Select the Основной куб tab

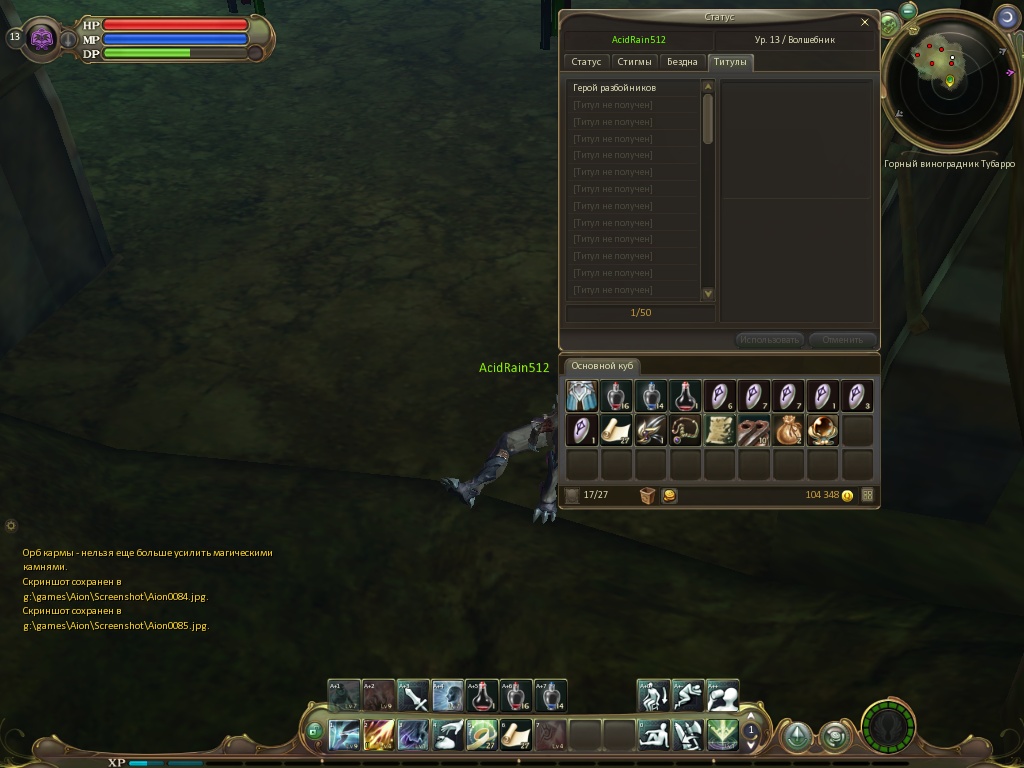[x=601, y=366]
